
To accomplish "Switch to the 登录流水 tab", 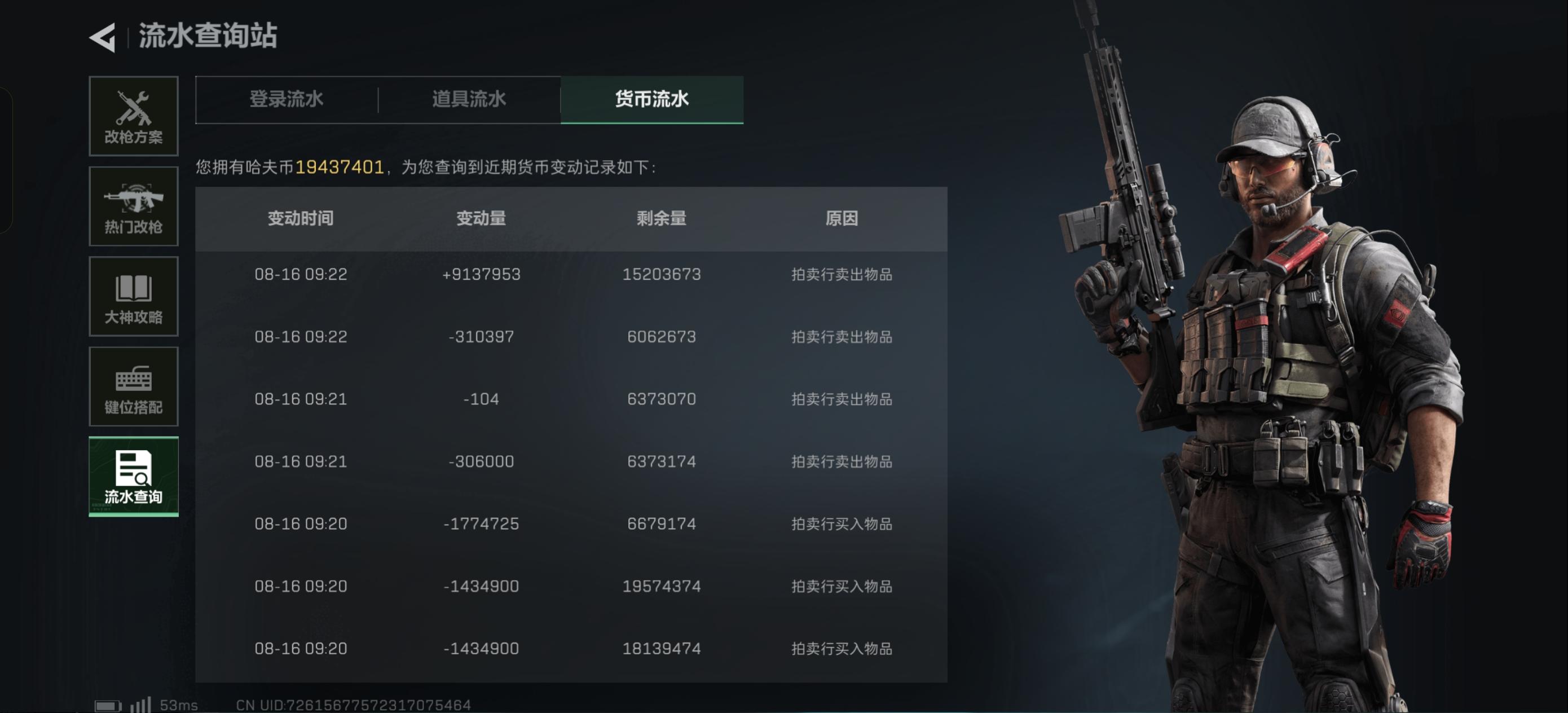I will tap(286, 99).
